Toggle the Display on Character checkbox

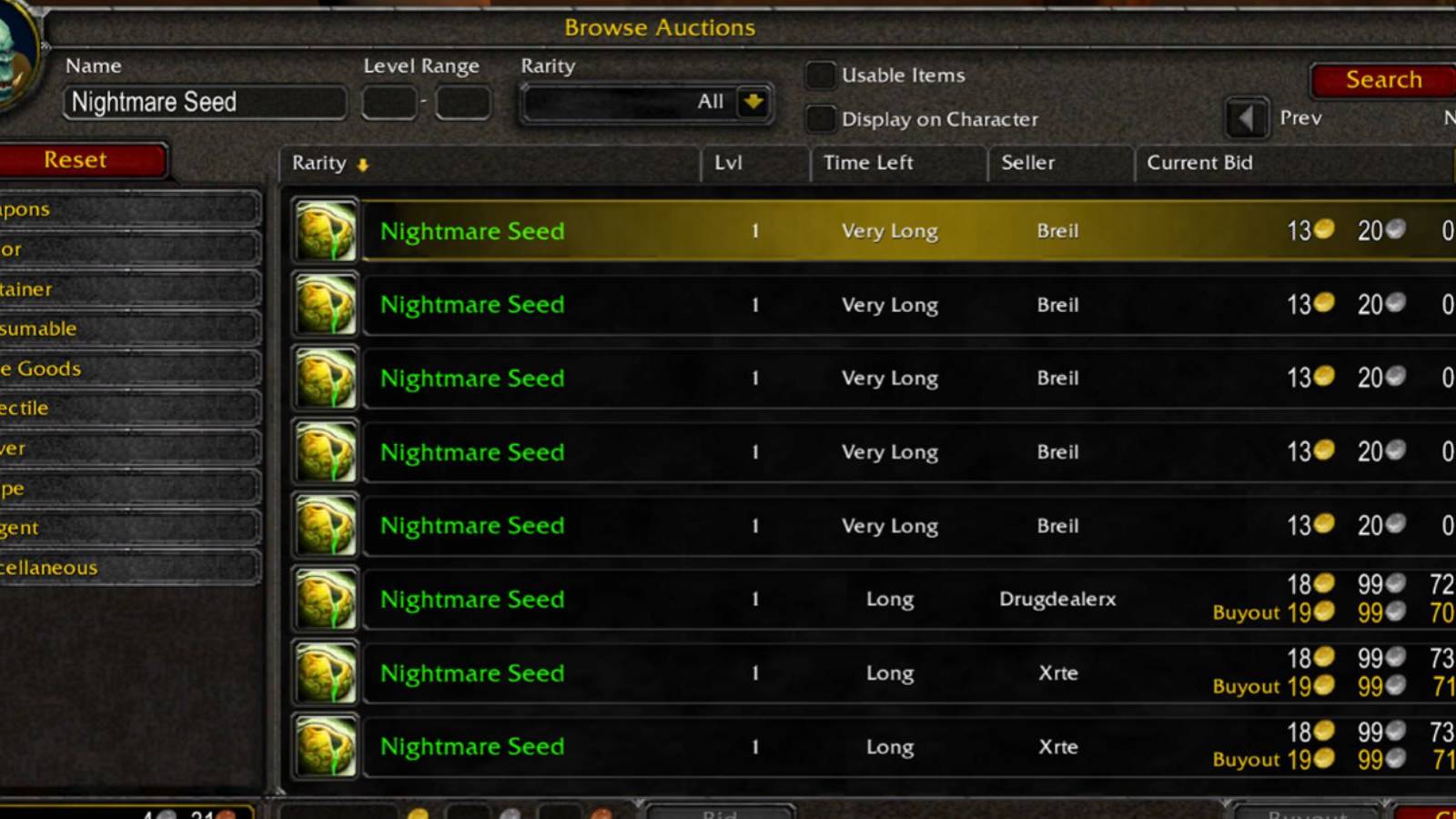point(820,118)
